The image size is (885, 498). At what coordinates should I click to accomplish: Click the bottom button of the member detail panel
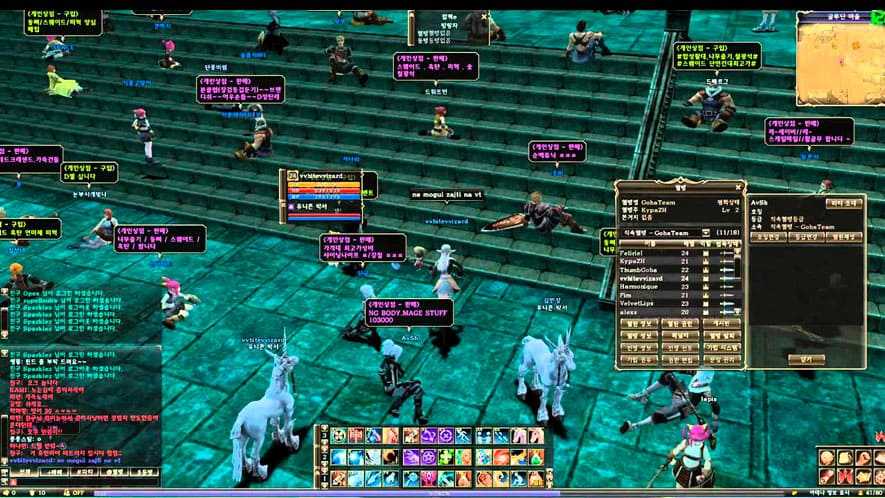[805, 358]
